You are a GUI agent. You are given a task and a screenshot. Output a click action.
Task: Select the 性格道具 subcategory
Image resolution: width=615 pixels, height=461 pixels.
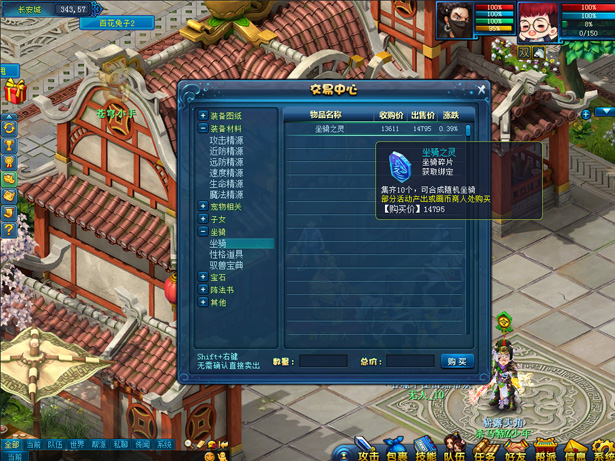click(226, 255)
